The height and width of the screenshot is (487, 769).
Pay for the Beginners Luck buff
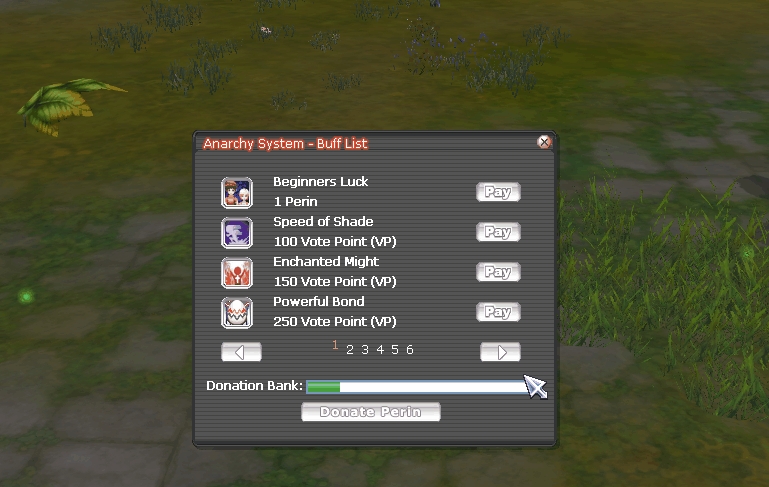tap(498, 192)
